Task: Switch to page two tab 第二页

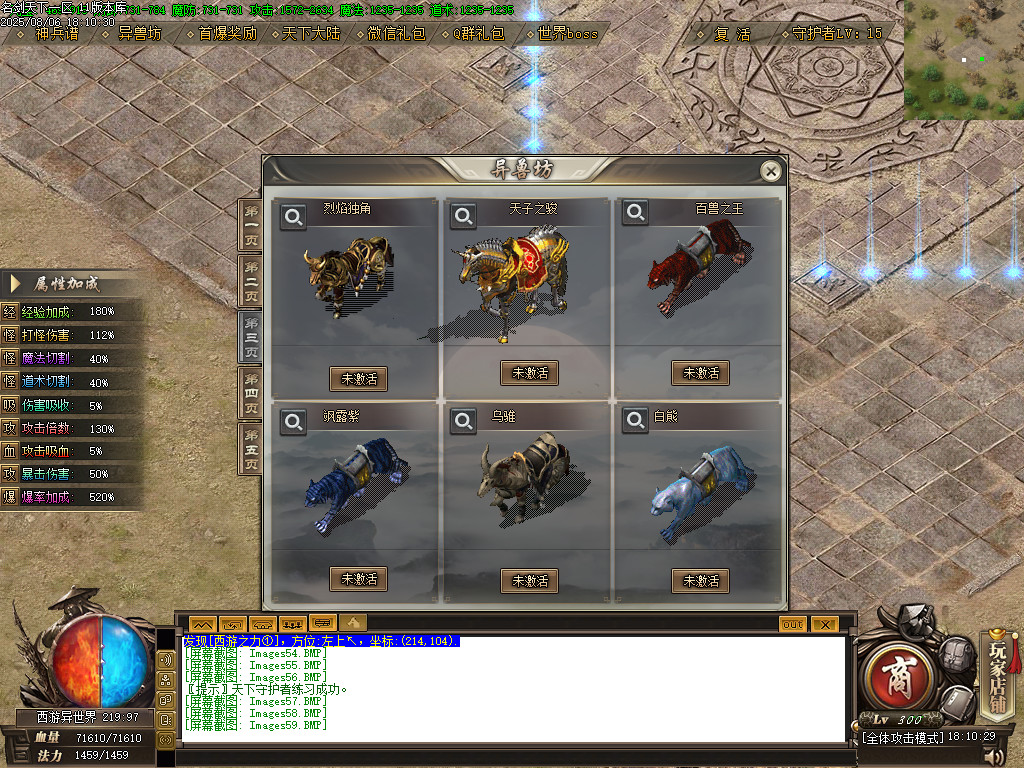Action: coord(251,281)
